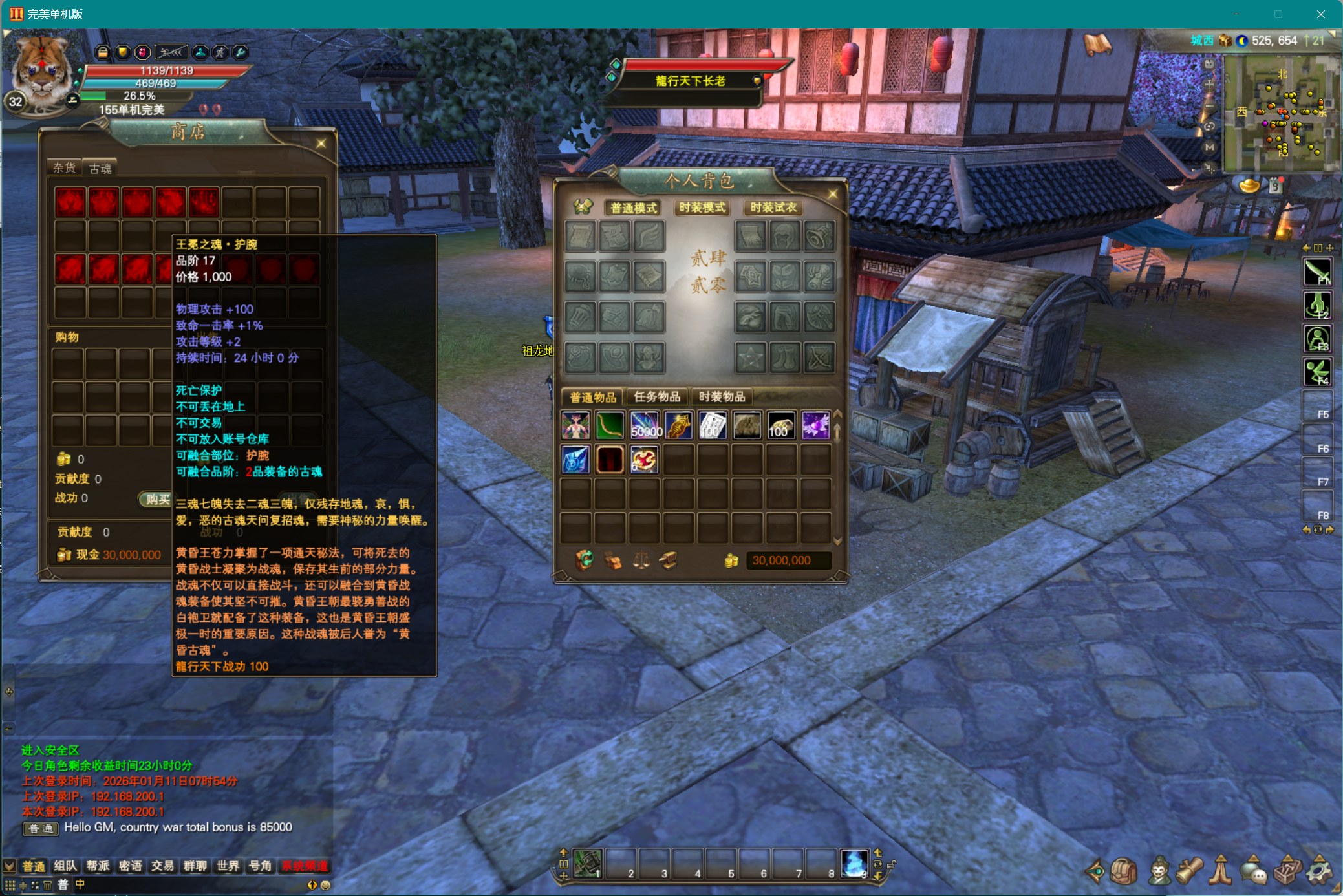Screen dimensions: 1343x896
Task: Select the 系统频道 system channel
Action: [304, 866]
